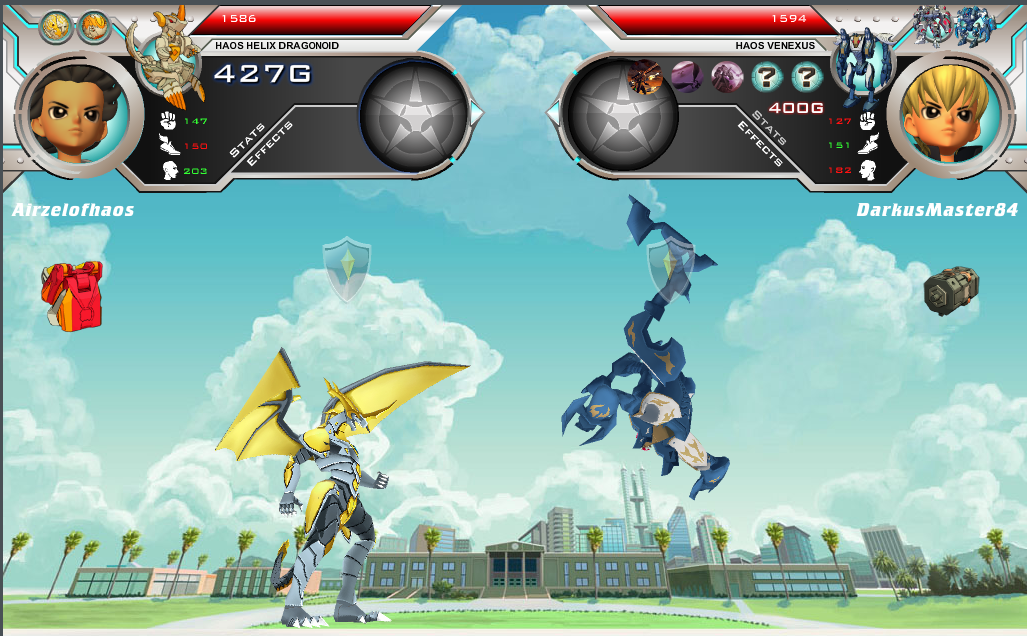1027x636 pixels.
Task: Click the shield icon over Venexus
Action: tap(671, 268)
